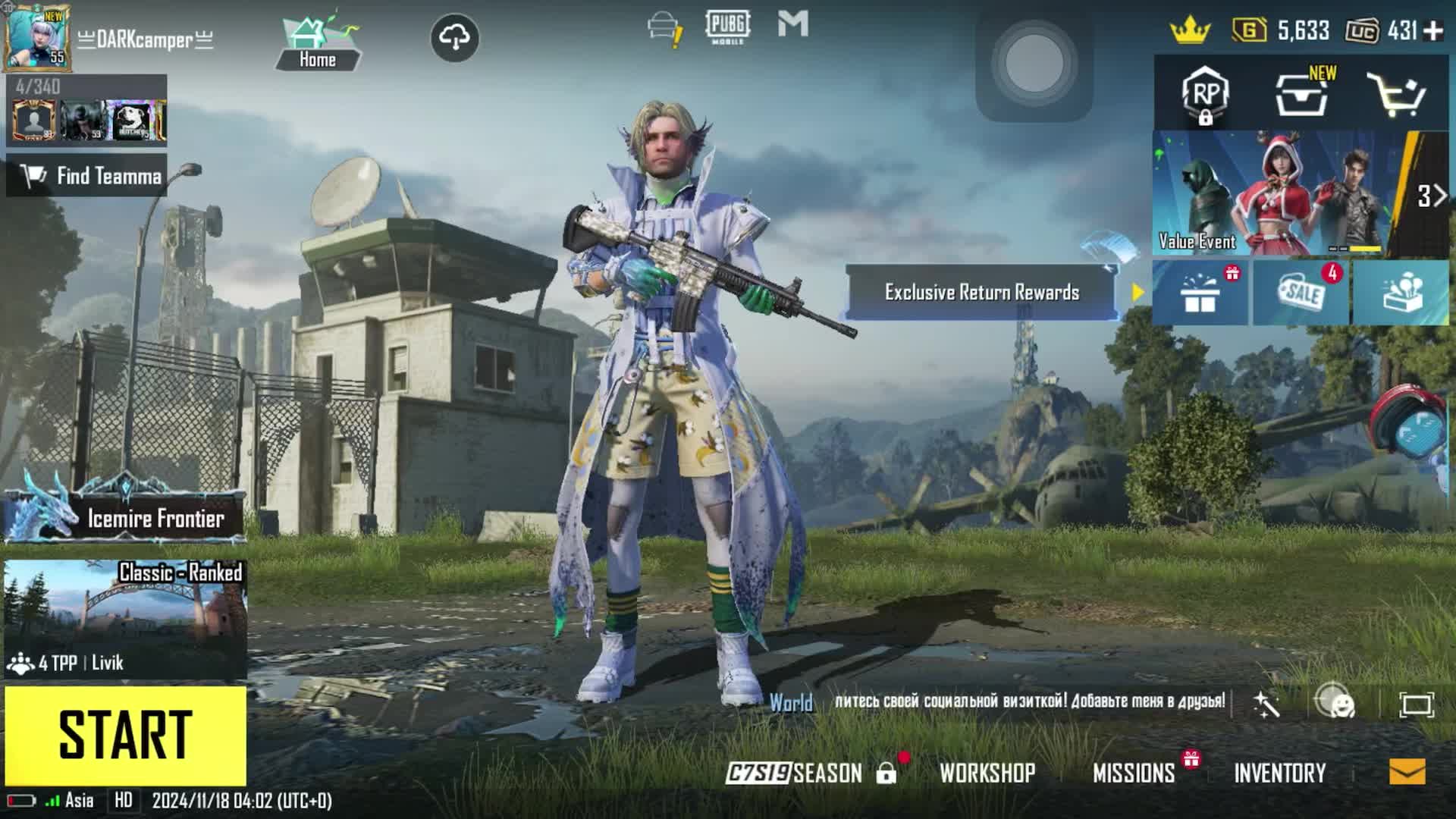Viewport: 1456px width, 819px height.
Task: Open the Workshop menu
Action: (x=987, y=773)
